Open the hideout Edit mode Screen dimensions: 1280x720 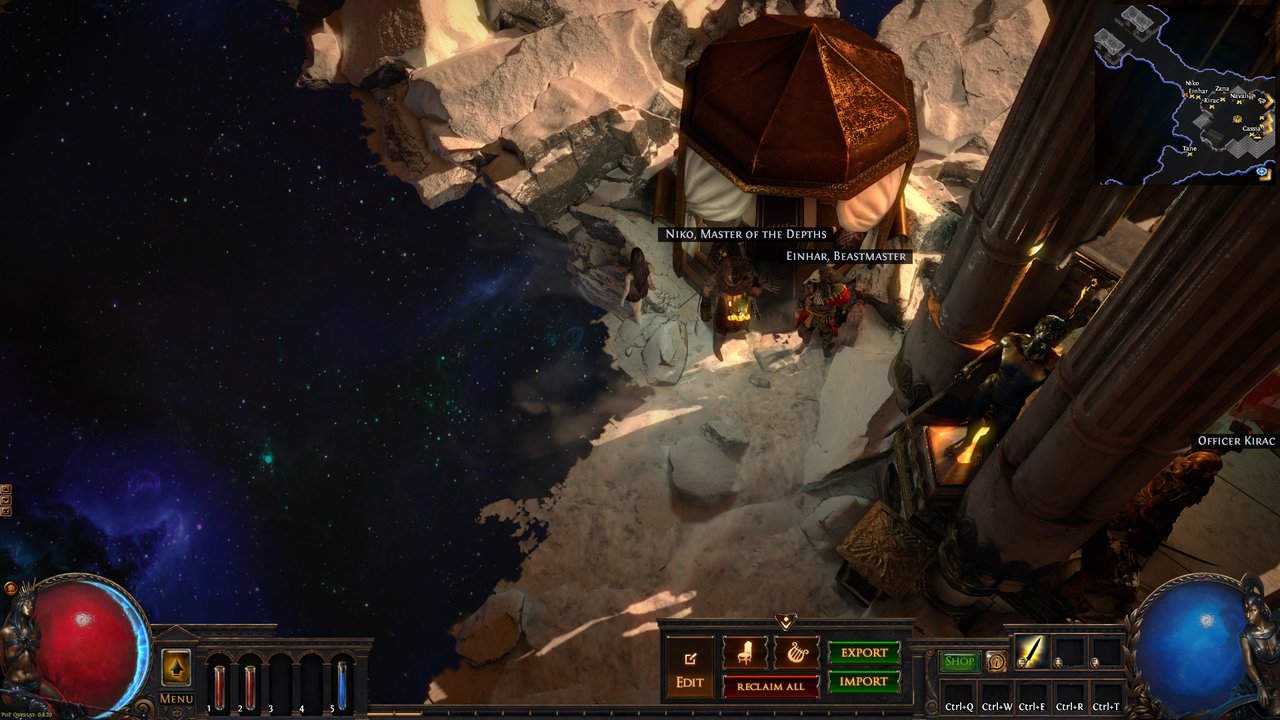690,668
